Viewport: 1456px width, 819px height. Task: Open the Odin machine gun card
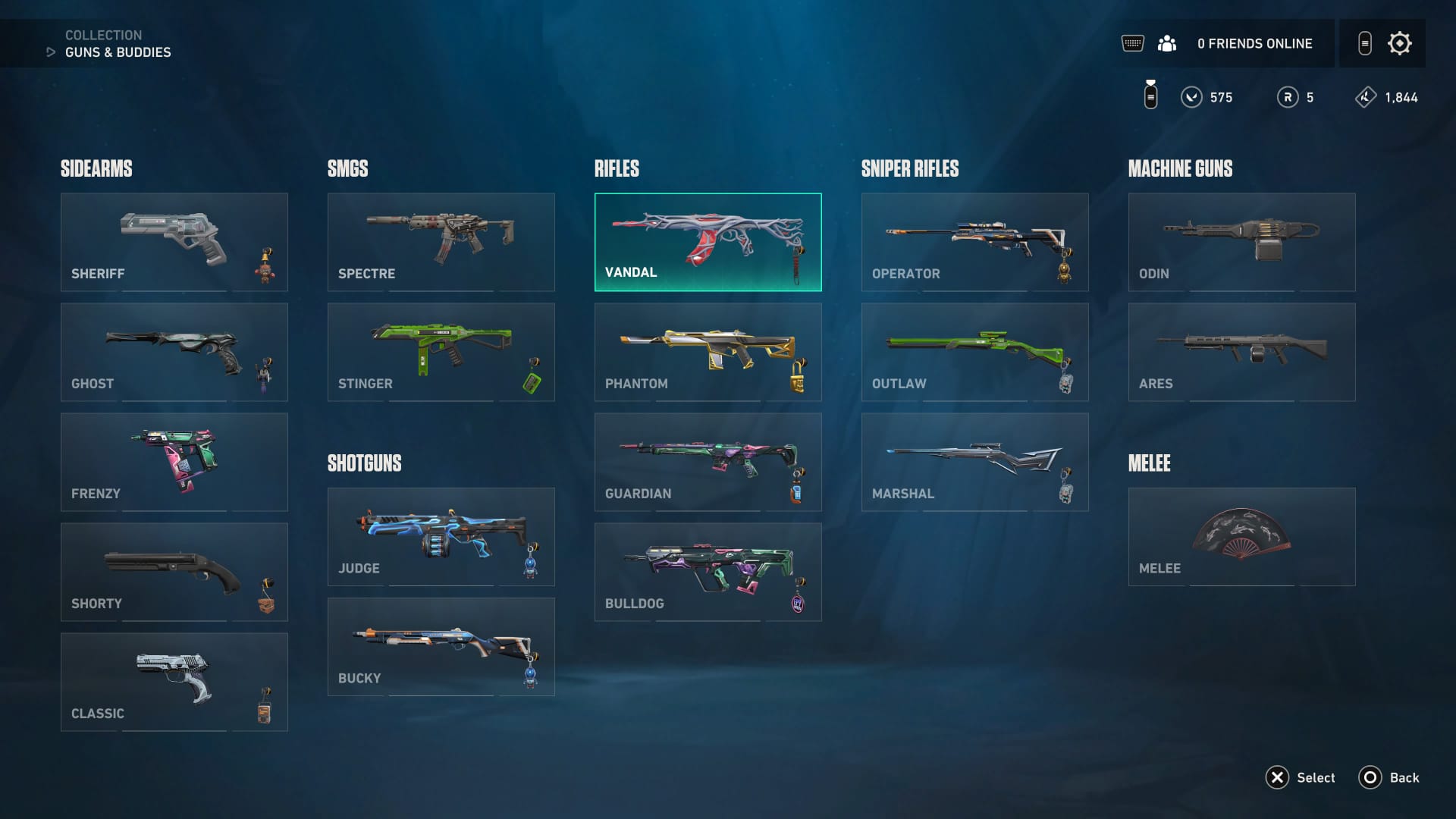point(1241,241)
